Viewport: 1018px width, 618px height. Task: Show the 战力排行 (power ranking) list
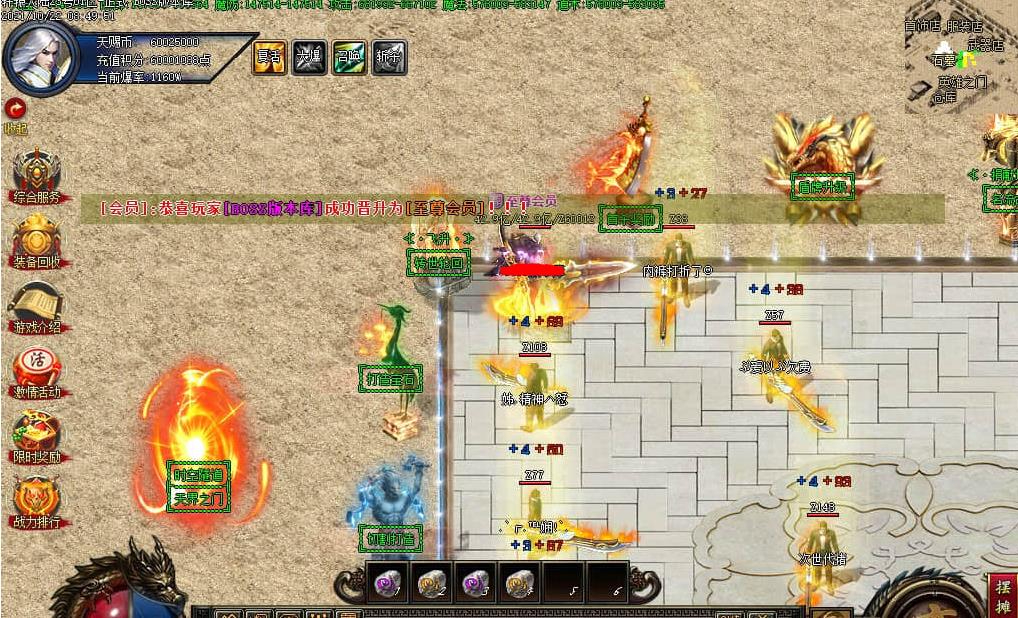coord(36,501)
